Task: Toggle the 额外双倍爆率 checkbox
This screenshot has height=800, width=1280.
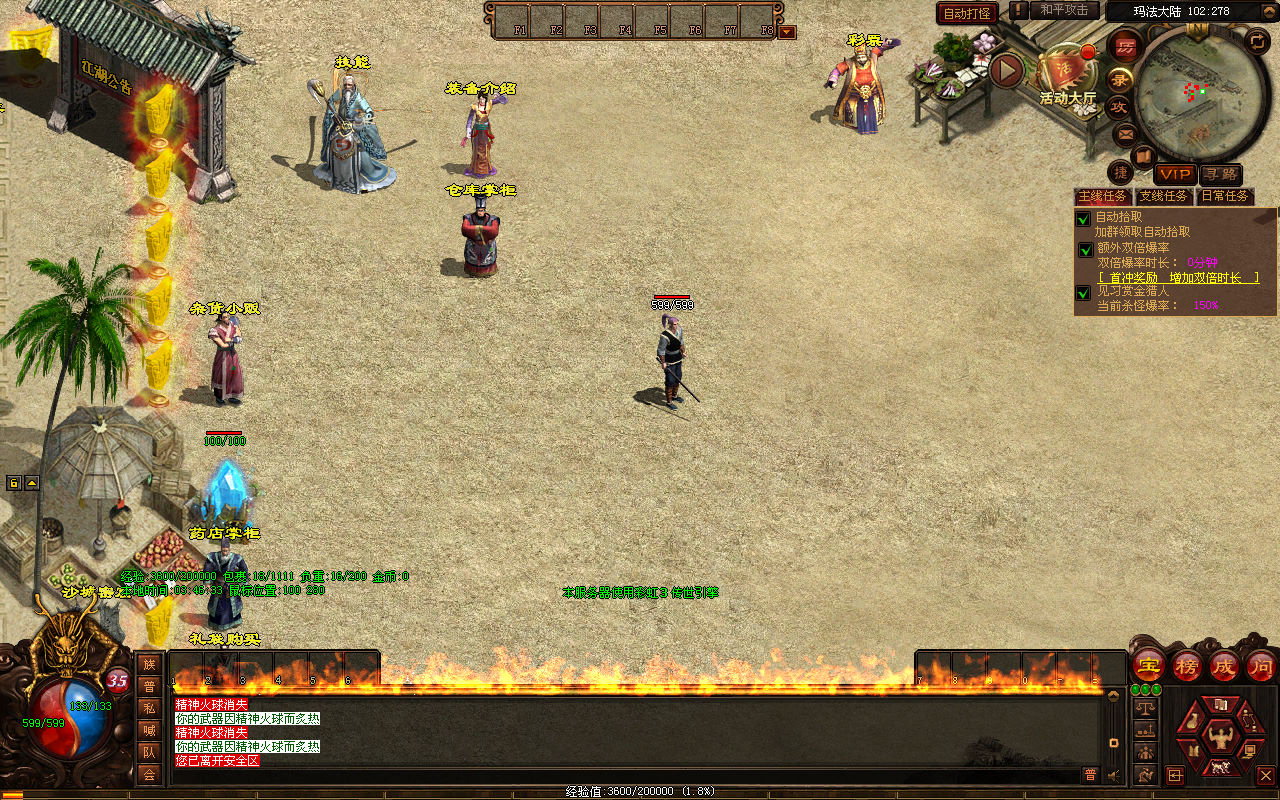Action: [x=1085, y=250]
